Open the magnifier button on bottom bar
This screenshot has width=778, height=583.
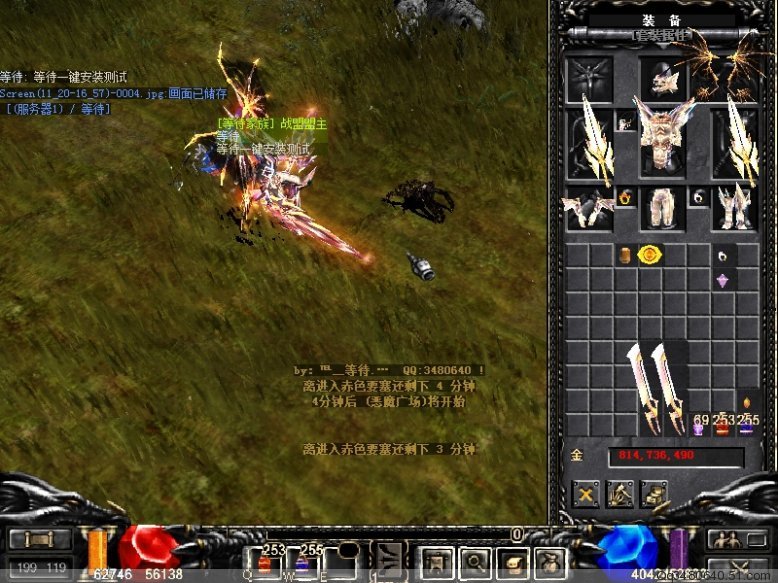coord(474,562)
